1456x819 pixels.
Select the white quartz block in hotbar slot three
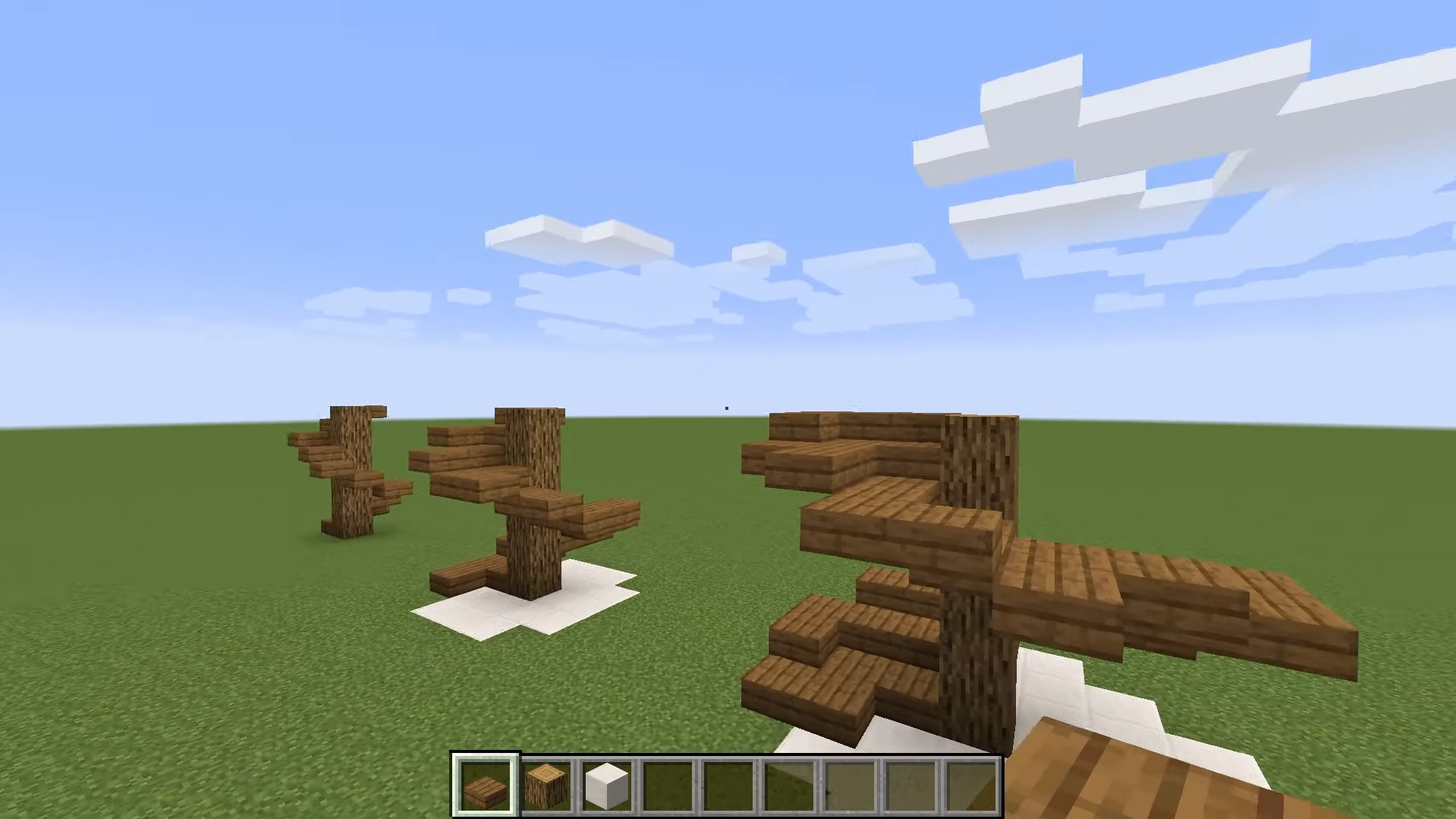[x=607, y=783]
